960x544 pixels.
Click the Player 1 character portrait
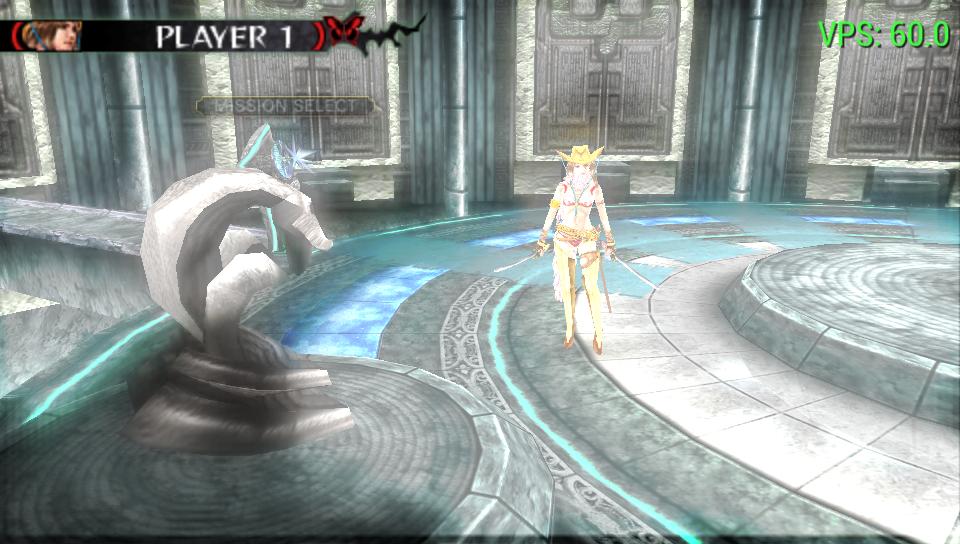pyautogui.click(x=58, y=35)
